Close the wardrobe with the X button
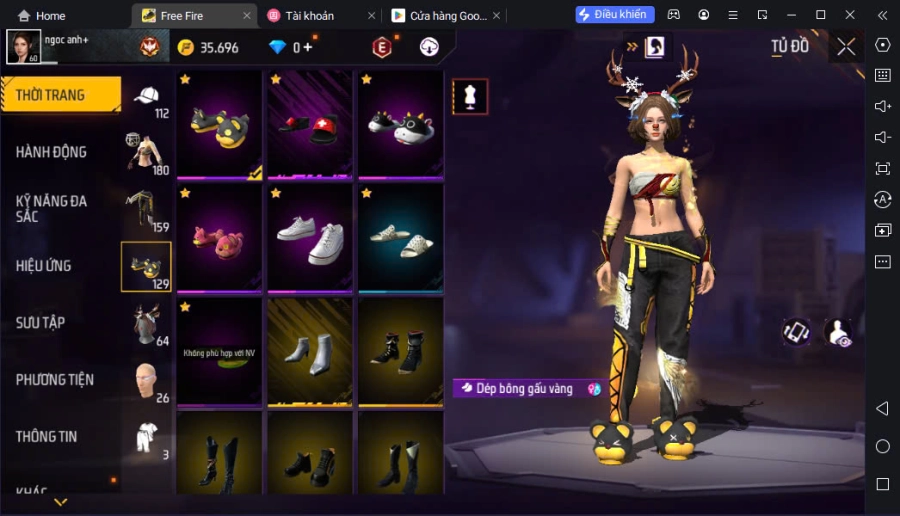 (846, 46)
